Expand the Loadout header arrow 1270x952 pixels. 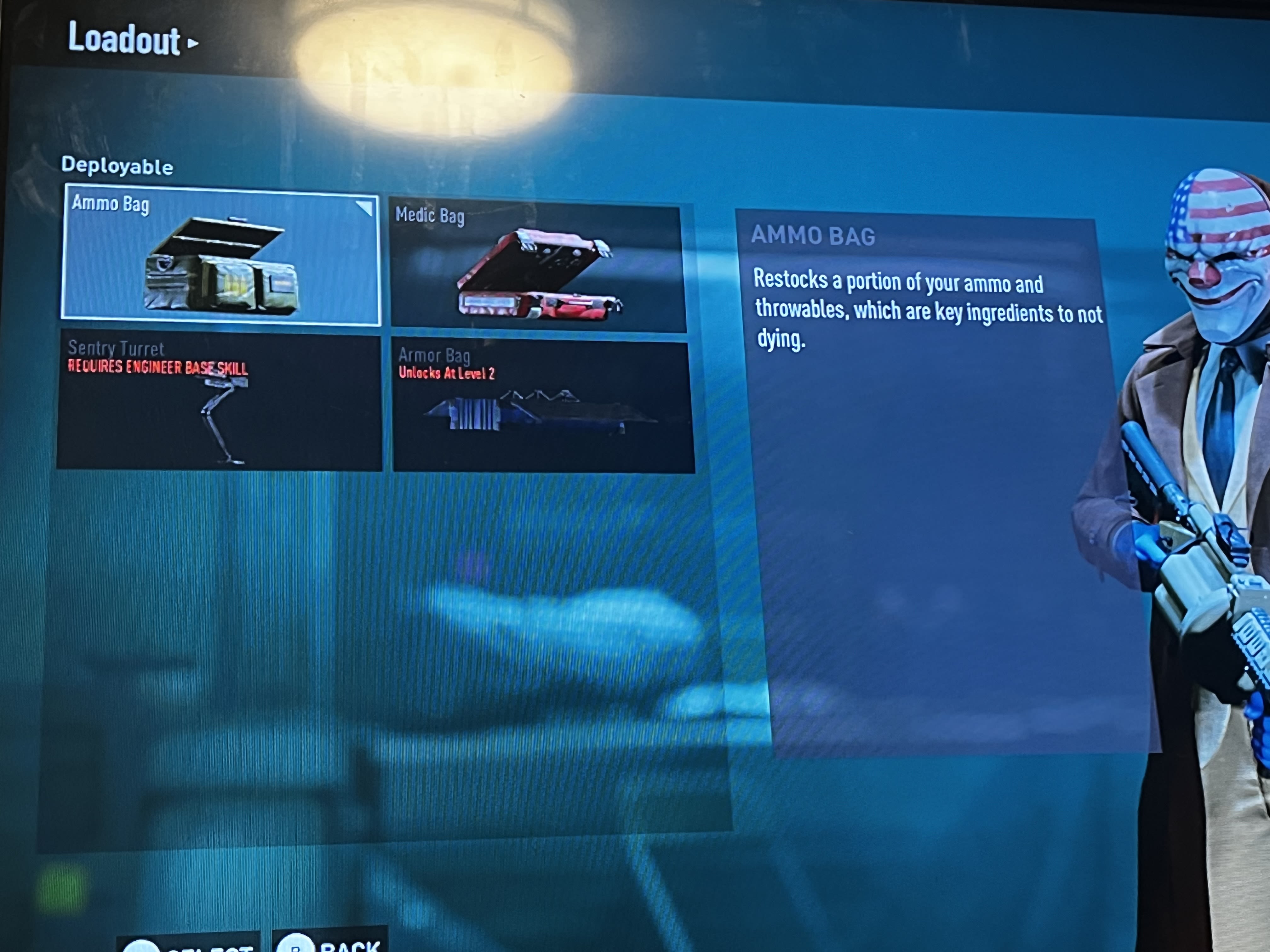(192, 43)
